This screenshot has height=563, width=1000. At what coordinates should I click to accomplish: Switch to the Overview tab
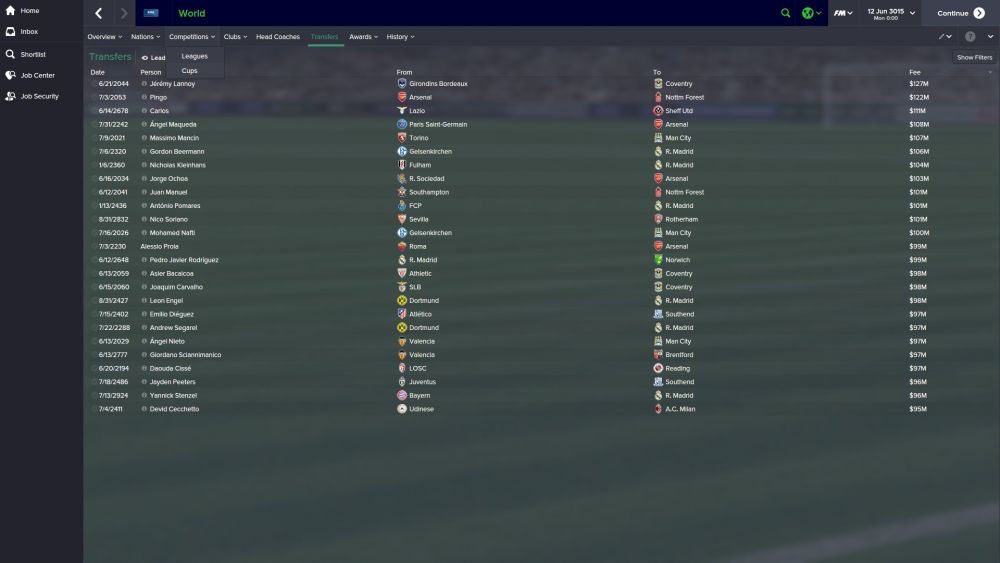104,37
